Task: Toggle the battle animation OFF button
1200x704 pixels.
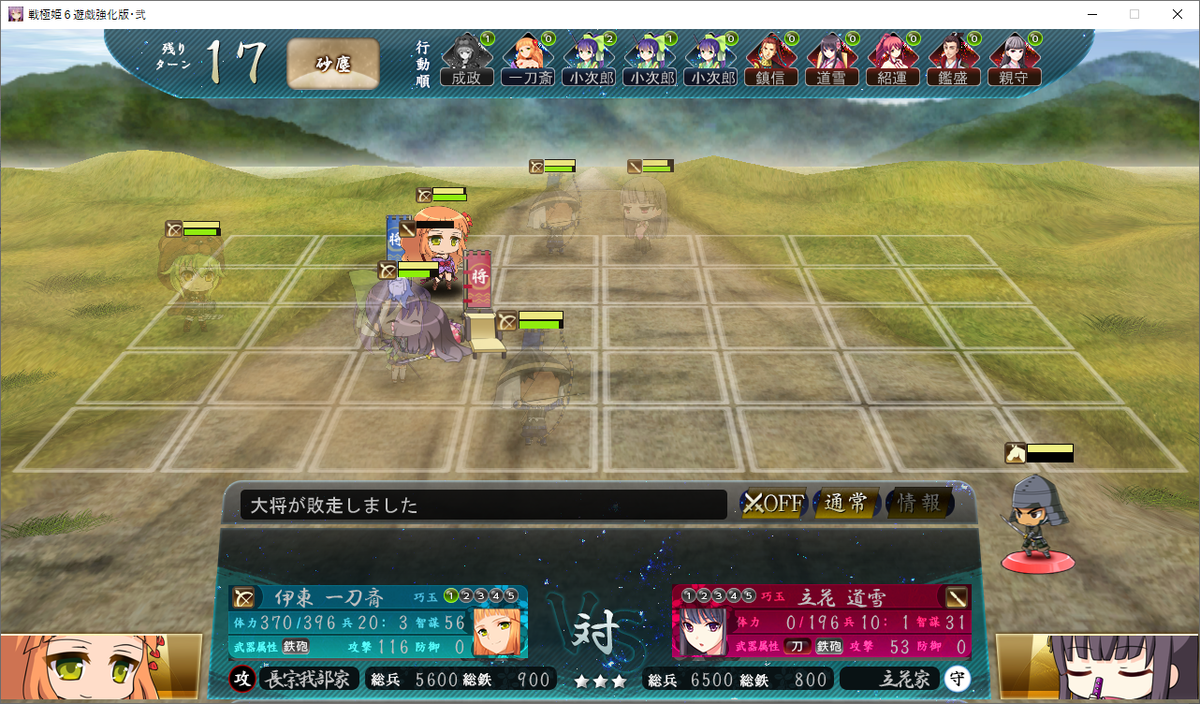Action: click(x=773, y=503)
